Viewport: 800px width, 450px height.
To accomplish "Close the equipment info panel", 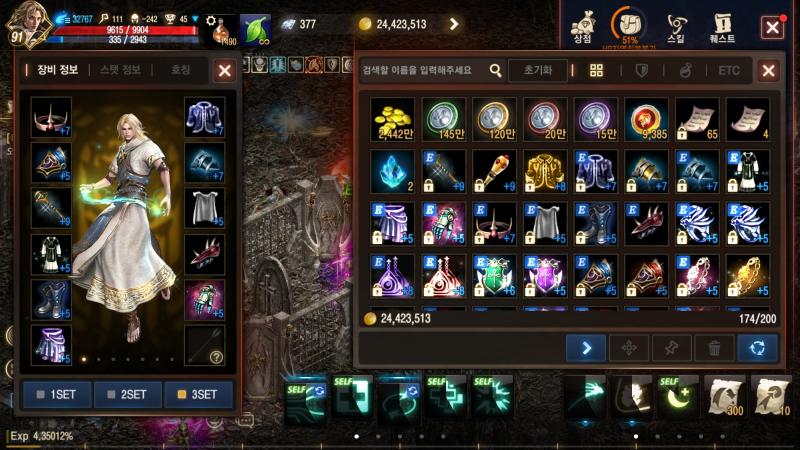I will point(225,70).
